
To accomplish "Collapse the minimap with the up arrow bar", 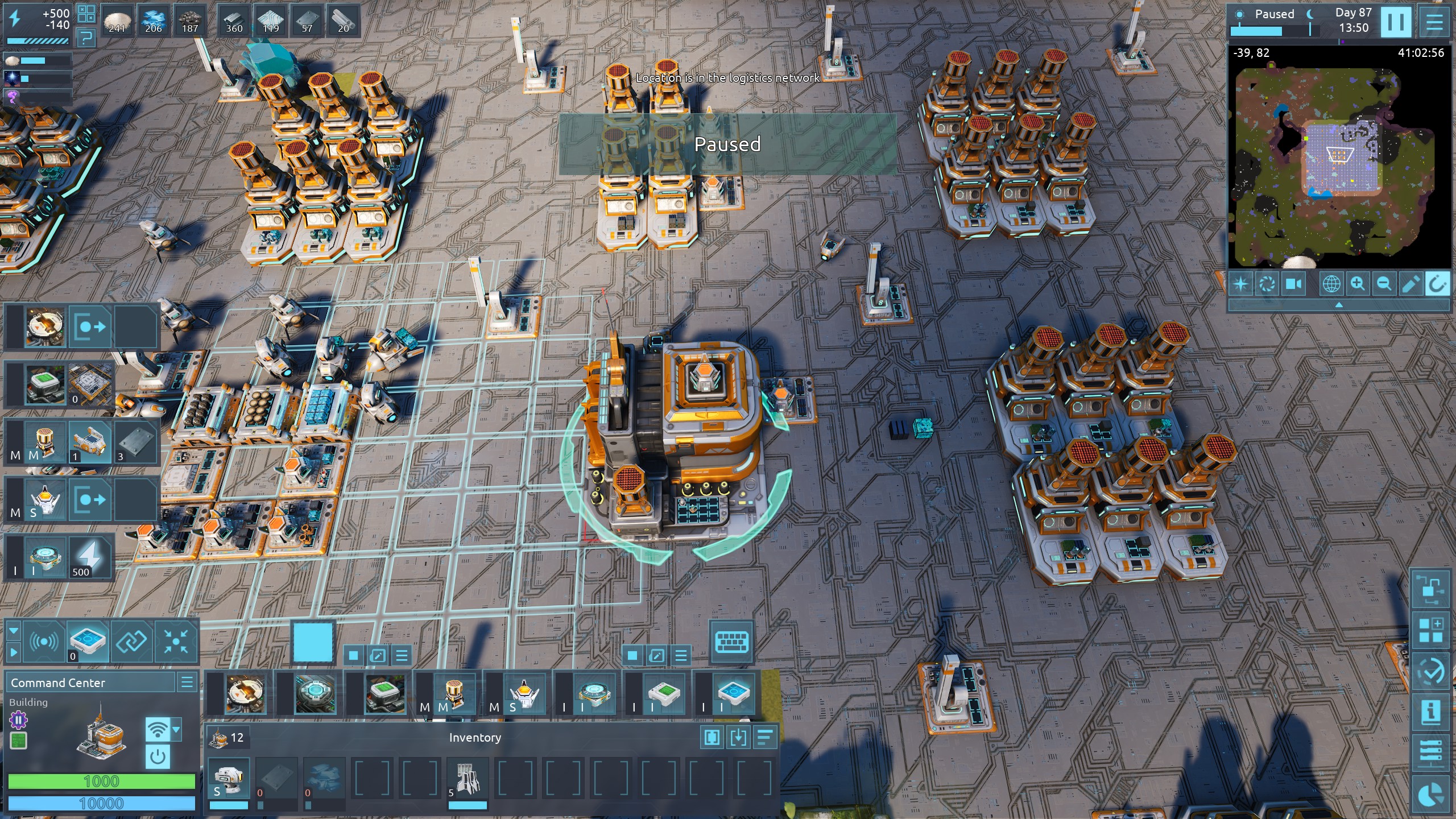I will pos(1339,305).
